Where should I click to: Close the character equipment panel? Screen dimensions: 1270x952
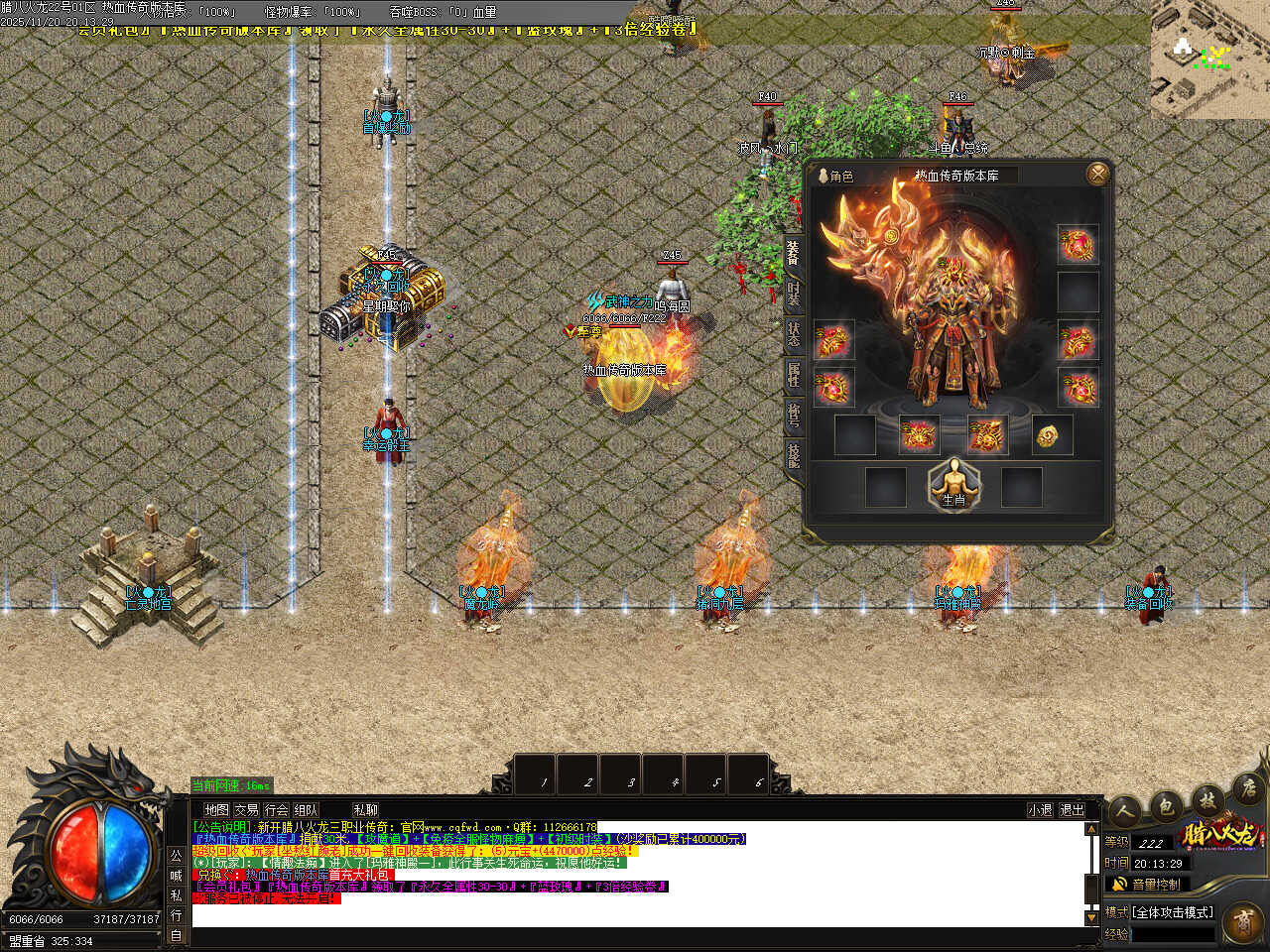point(1097,175)
